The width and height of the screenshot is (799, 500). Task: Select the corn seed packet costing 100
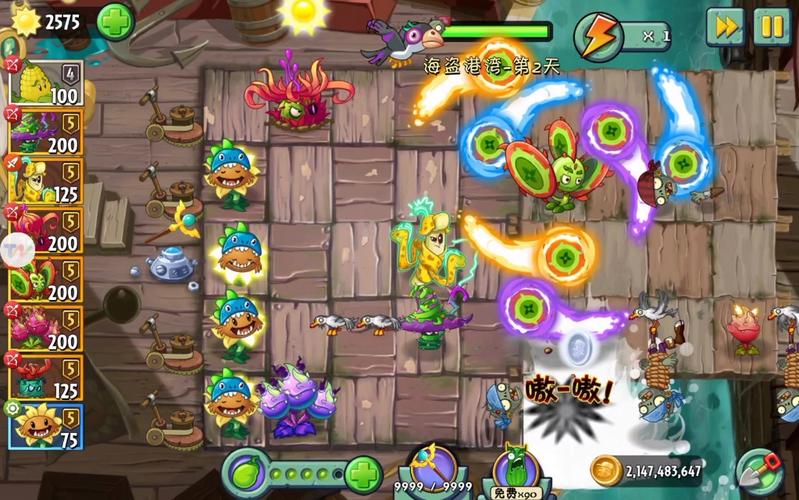[45, 84]
